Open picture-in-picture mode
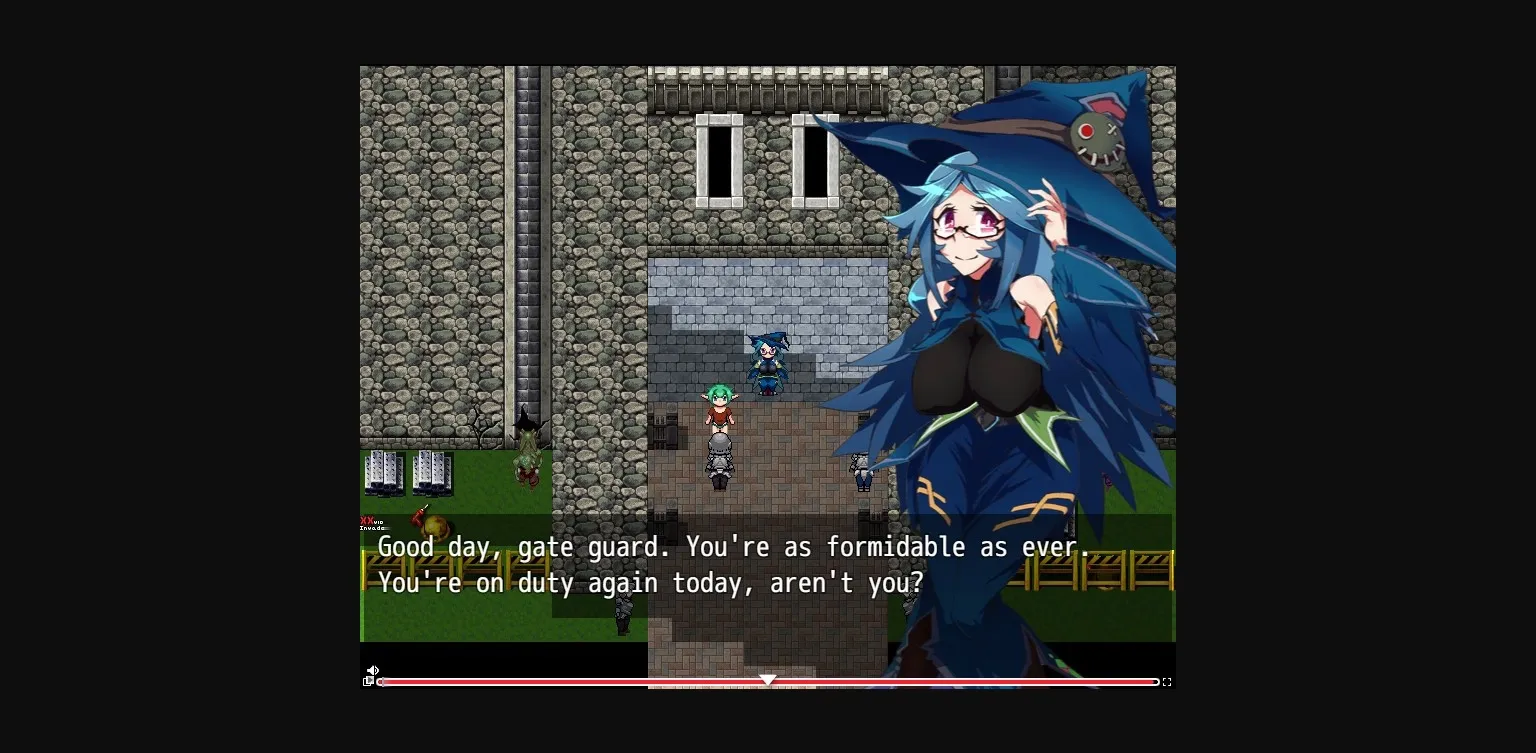1536x753 pixels. coord(368,682)
